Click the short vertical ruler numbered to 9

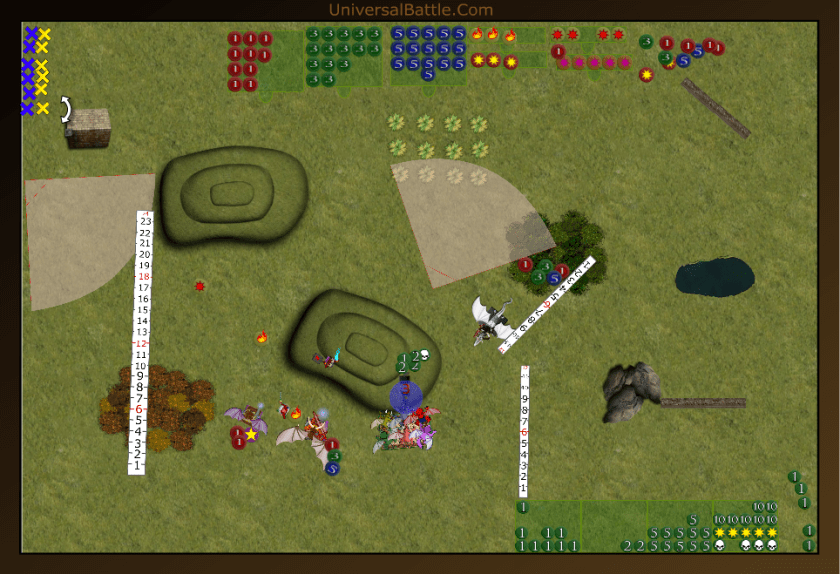coord(523,432)
